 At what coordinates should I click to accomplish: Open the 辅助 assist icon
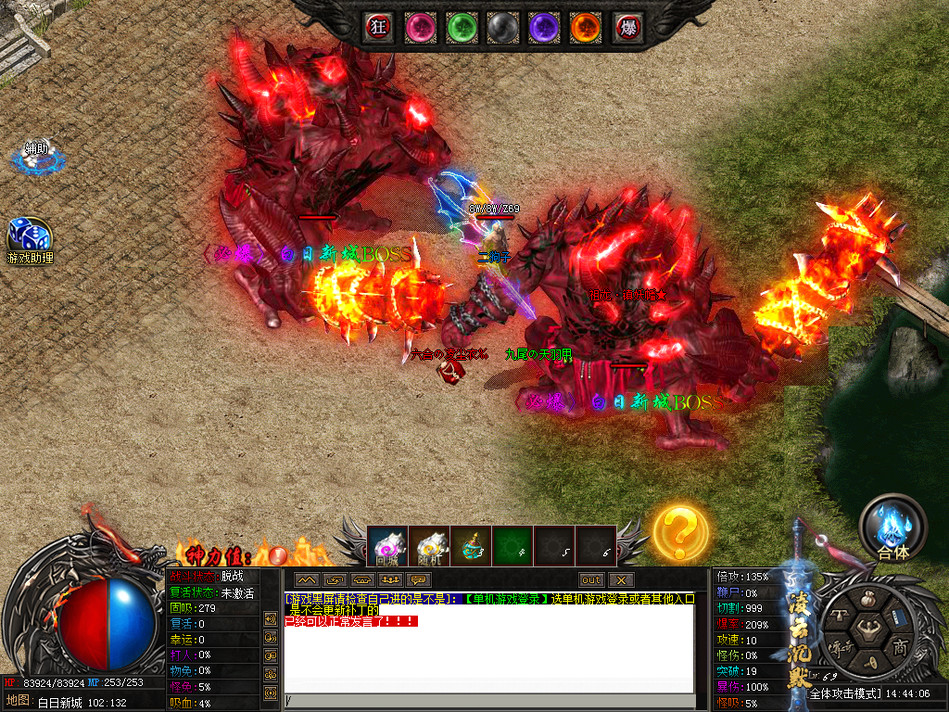click(36, 155)
